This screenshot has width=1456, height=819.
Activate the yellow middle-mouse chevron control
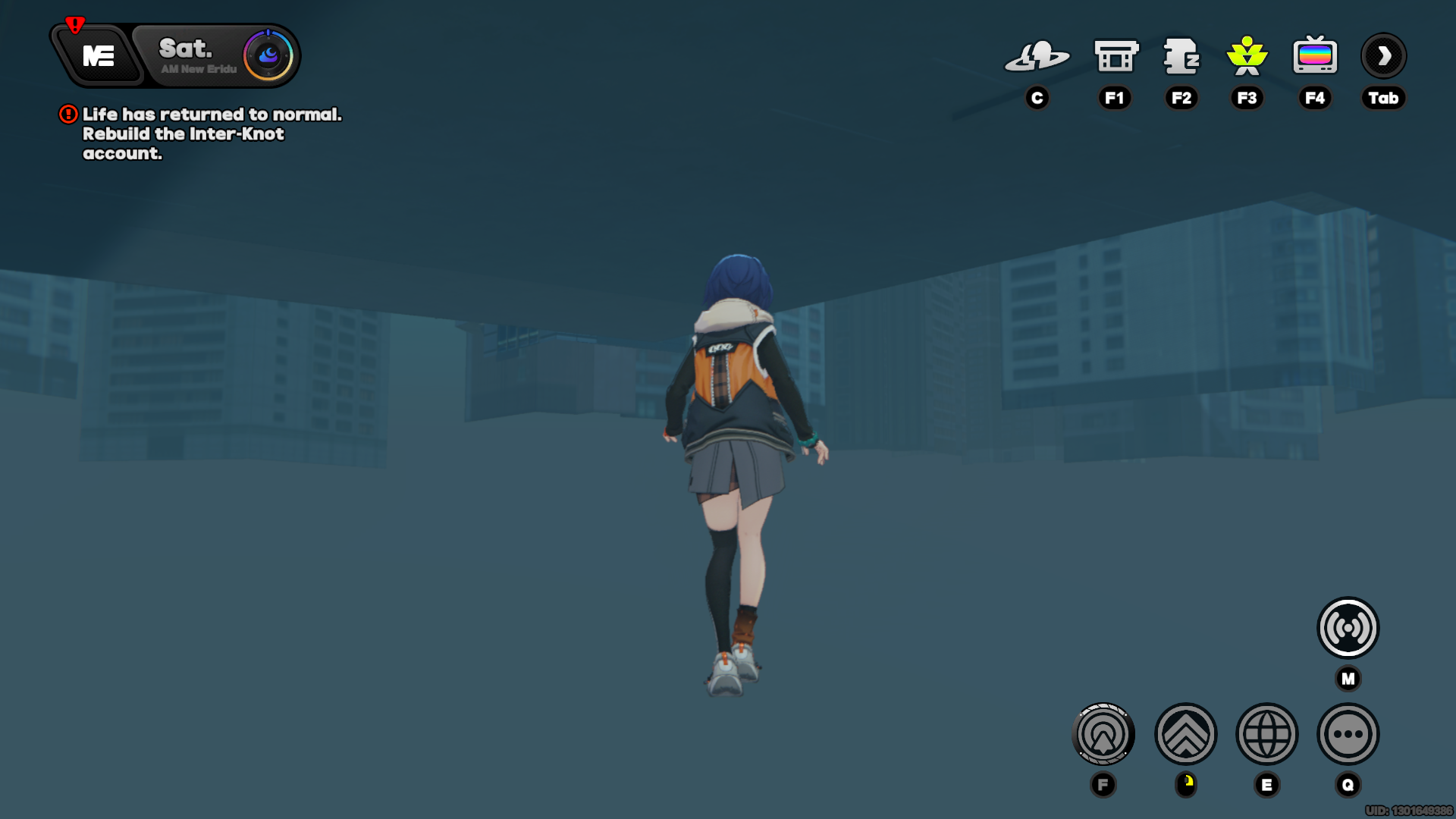tap(1185, 734)
